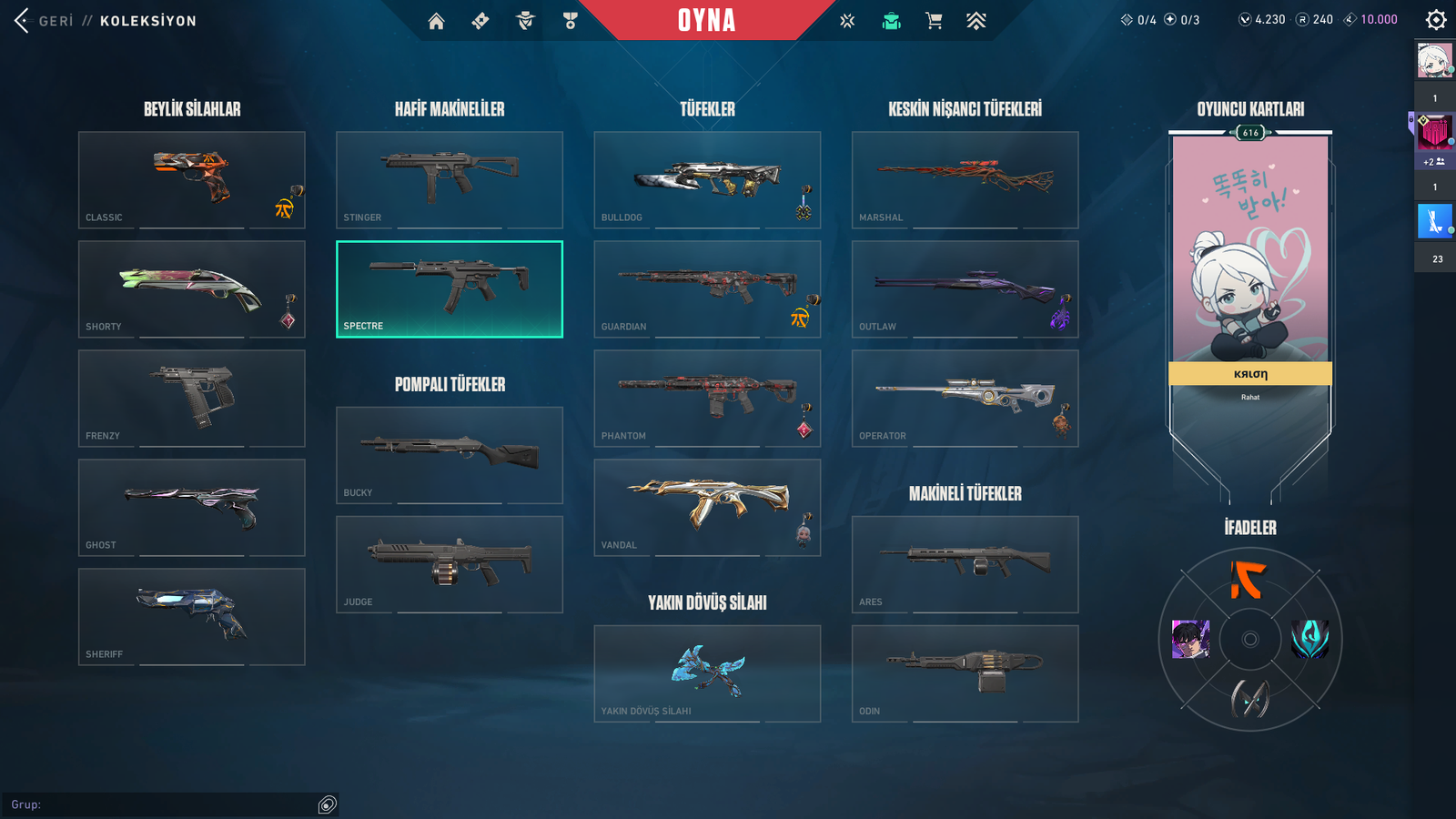Viewport: 1456px width, 819px height.
Task: Choose the Phantom rifle slot
Action: pos(707,398)
